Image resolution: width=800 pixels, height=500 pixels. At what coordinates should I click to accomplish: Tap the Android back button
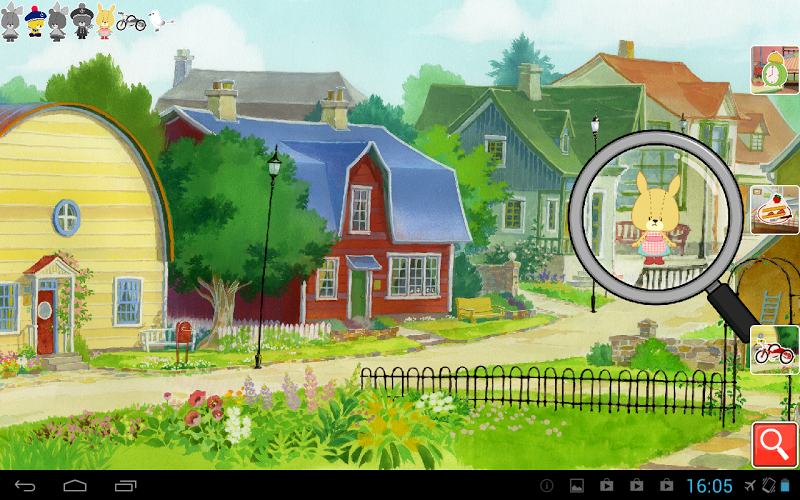(25, 485)
